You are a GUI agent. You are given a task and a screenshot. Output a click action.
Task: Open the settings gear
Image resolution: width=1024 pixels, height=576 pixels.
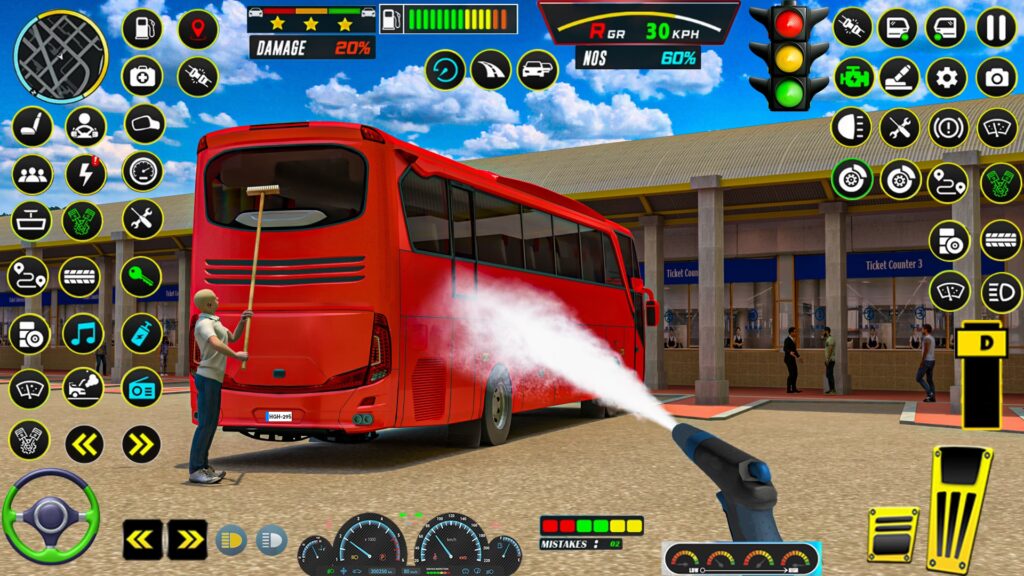(946, 77)
